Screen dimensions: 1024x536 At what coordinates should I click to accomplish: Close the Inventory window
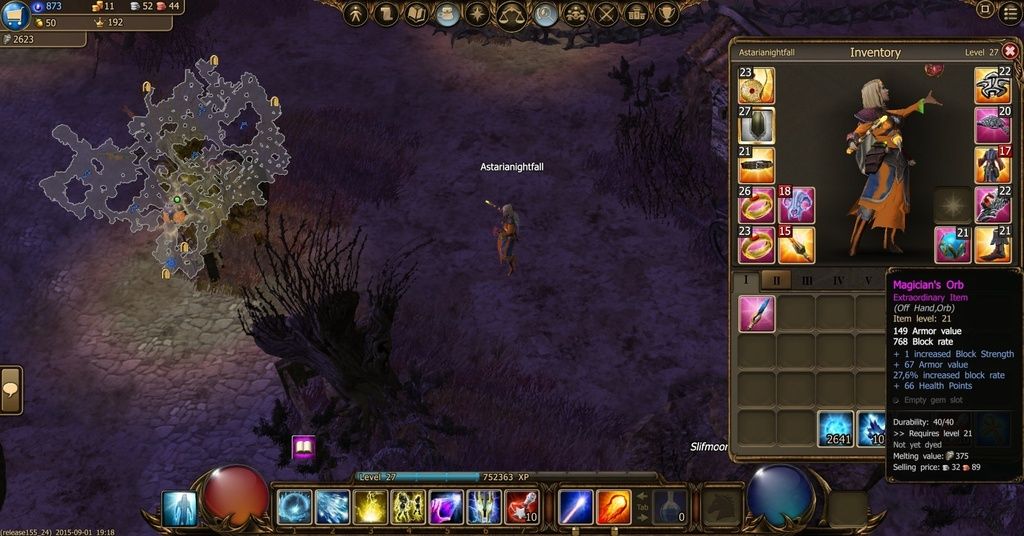click(1009, 51)
